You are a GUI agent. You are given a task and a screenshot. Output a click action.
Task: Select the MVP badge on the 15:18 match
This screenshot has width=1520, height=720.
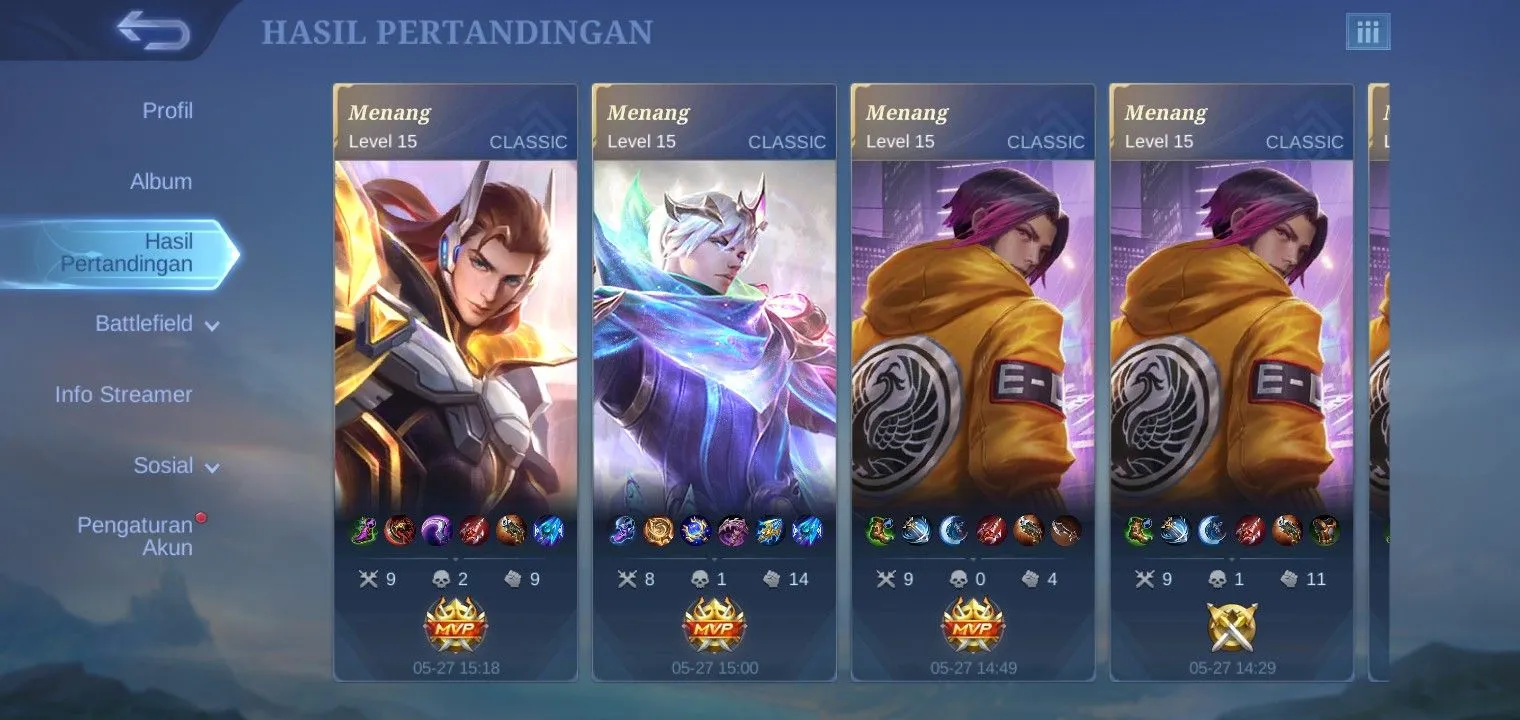[x=455, y=625]
